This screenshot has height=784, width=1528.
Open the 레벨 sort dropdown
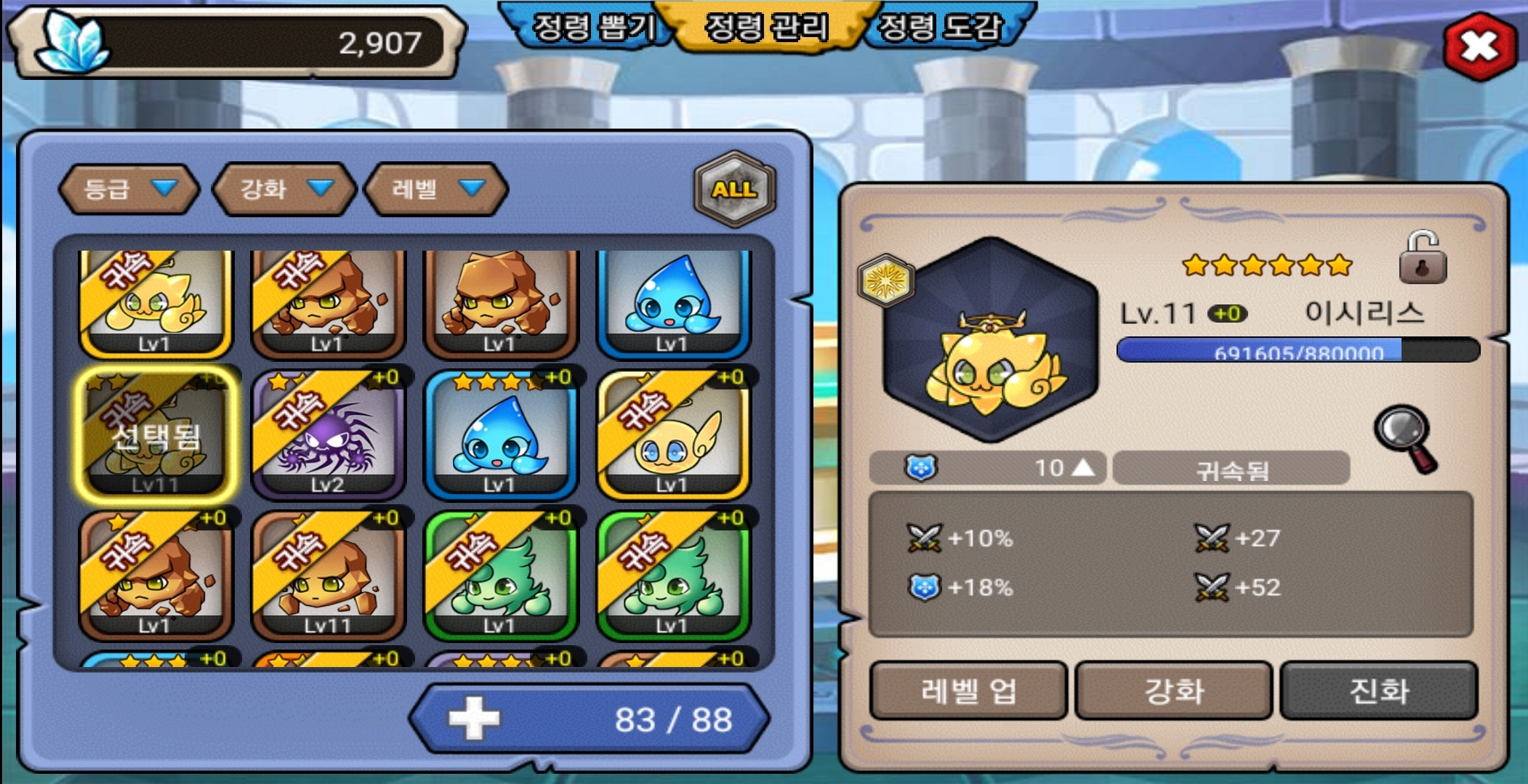436,189
